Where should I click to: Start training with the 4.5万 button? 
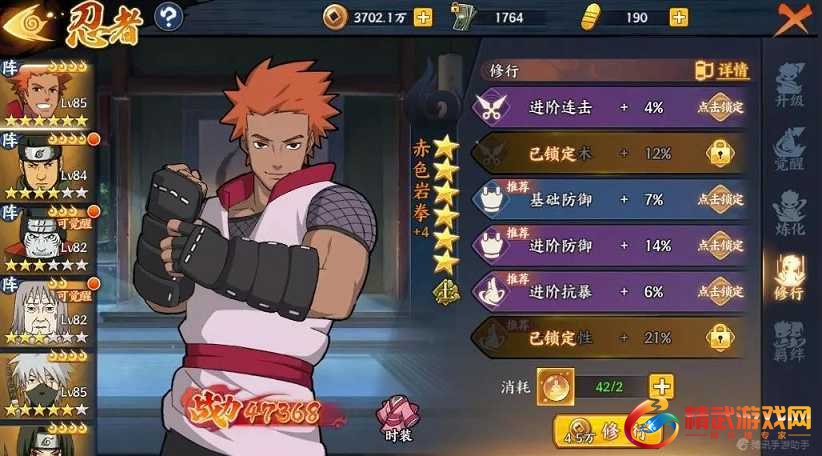598,432
